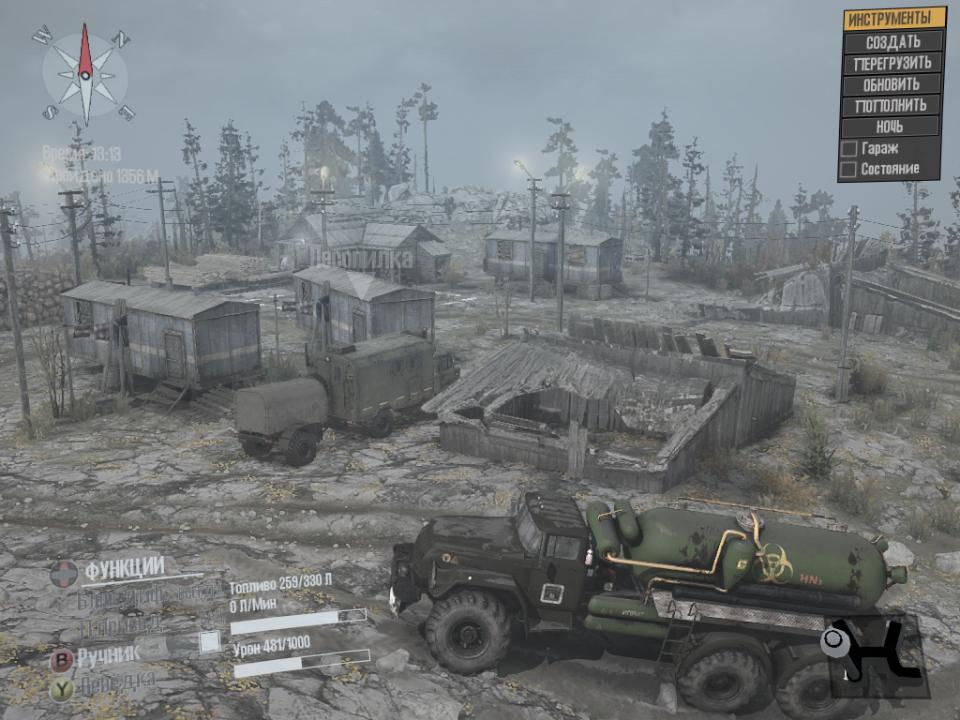Click the Создать button
960x720 pixels.
893,42
